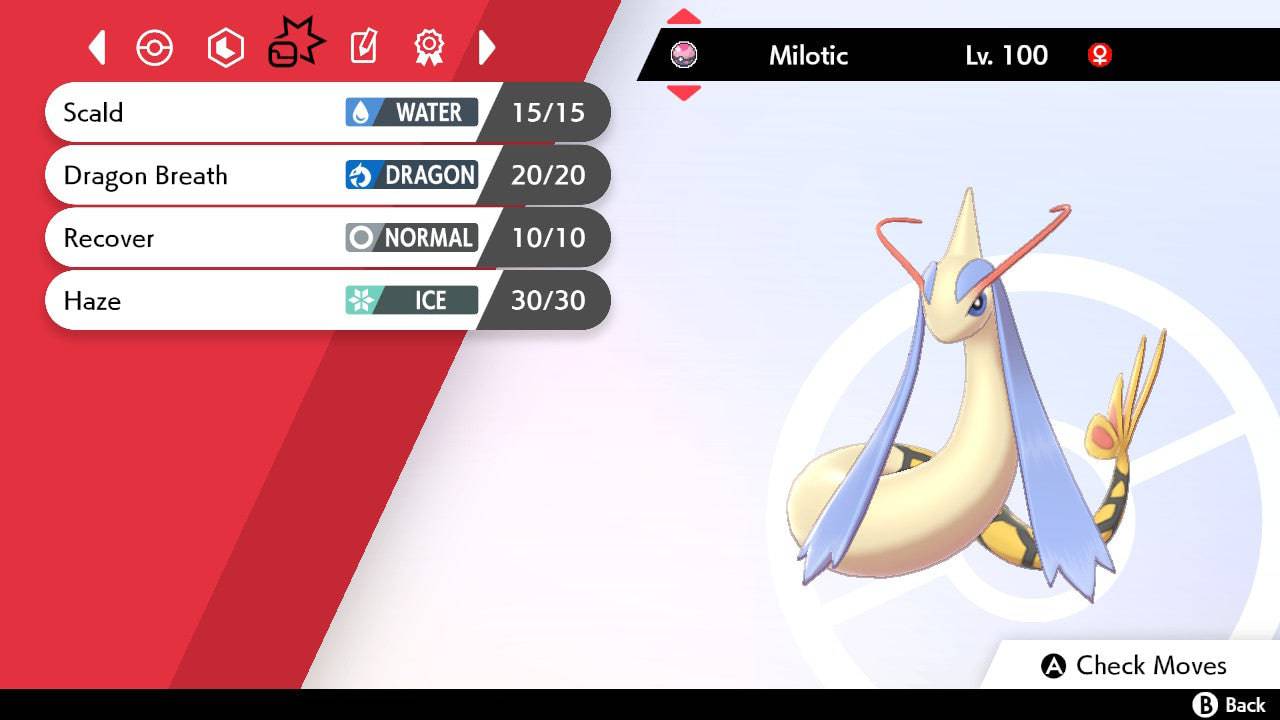Open the battle moves tab
The height and width of the screenshot is (720, 1280).
(x=295, y=46)
